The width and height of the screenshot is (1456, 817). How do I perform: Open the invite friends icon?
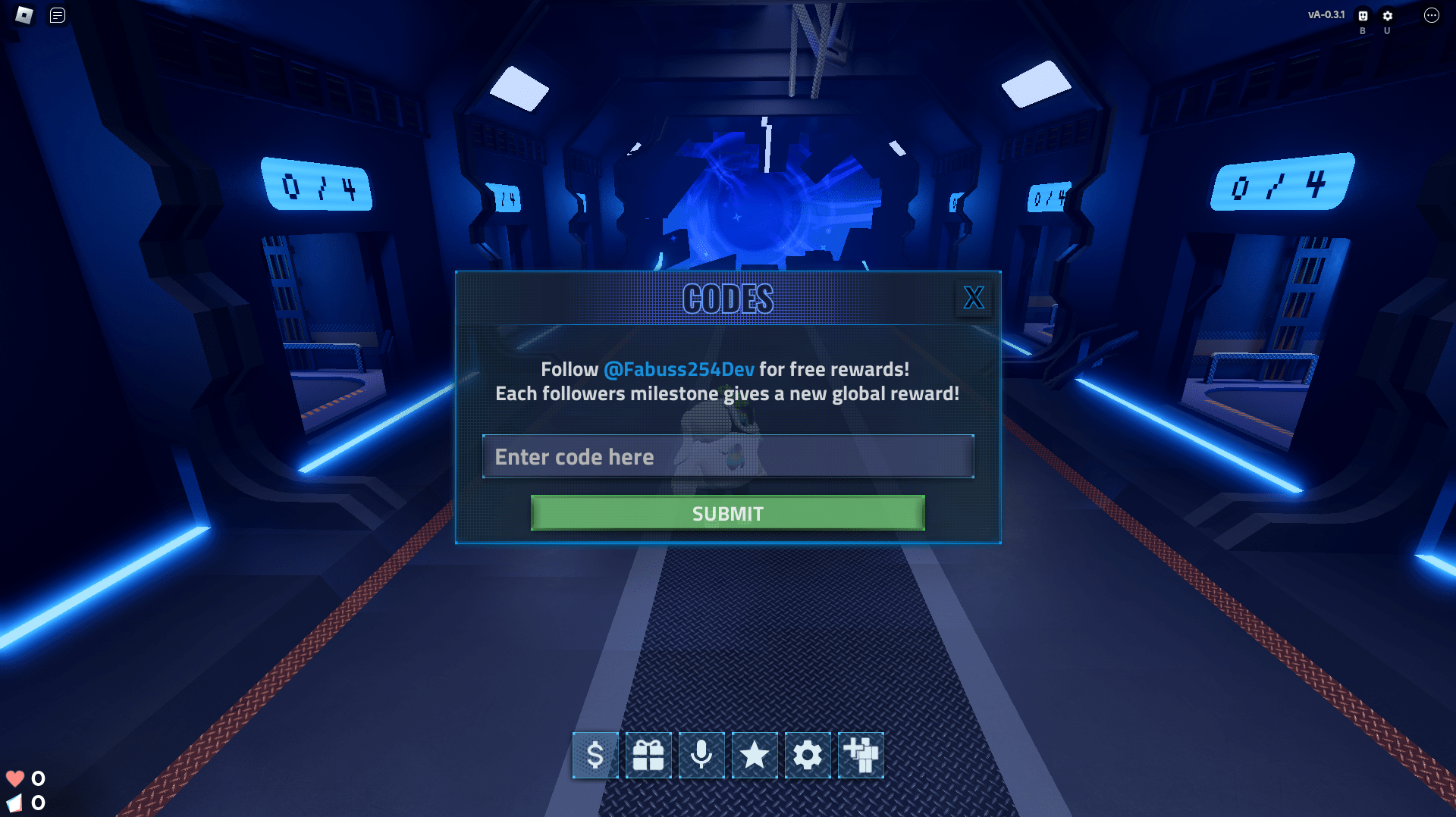860,755
